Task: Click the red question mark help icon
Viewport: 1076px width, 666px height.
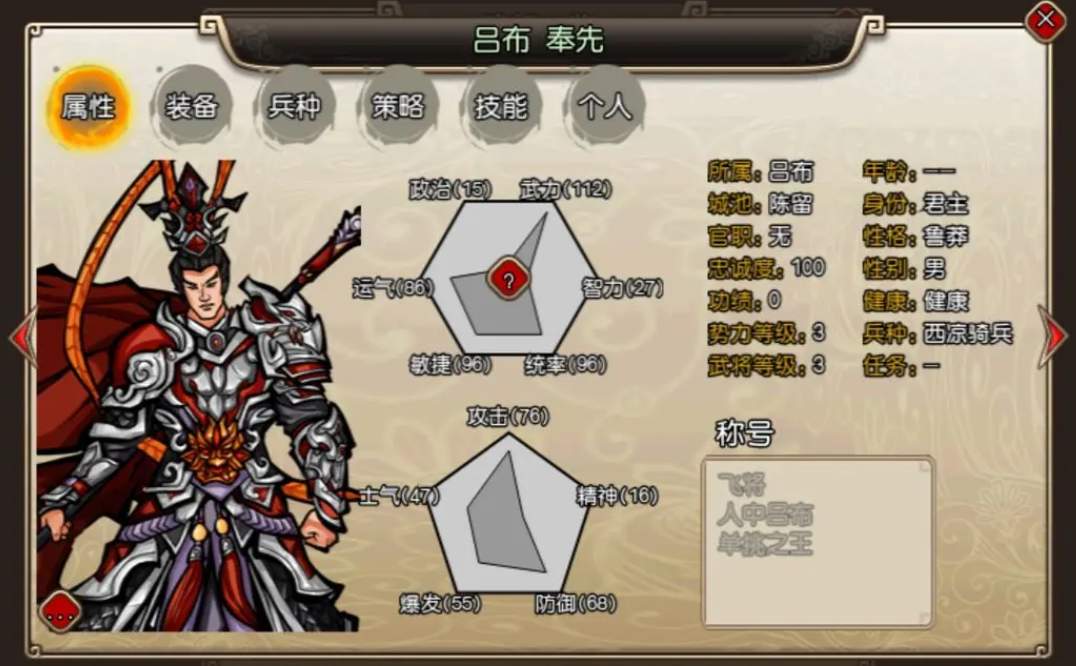Action: click(508, 281)
